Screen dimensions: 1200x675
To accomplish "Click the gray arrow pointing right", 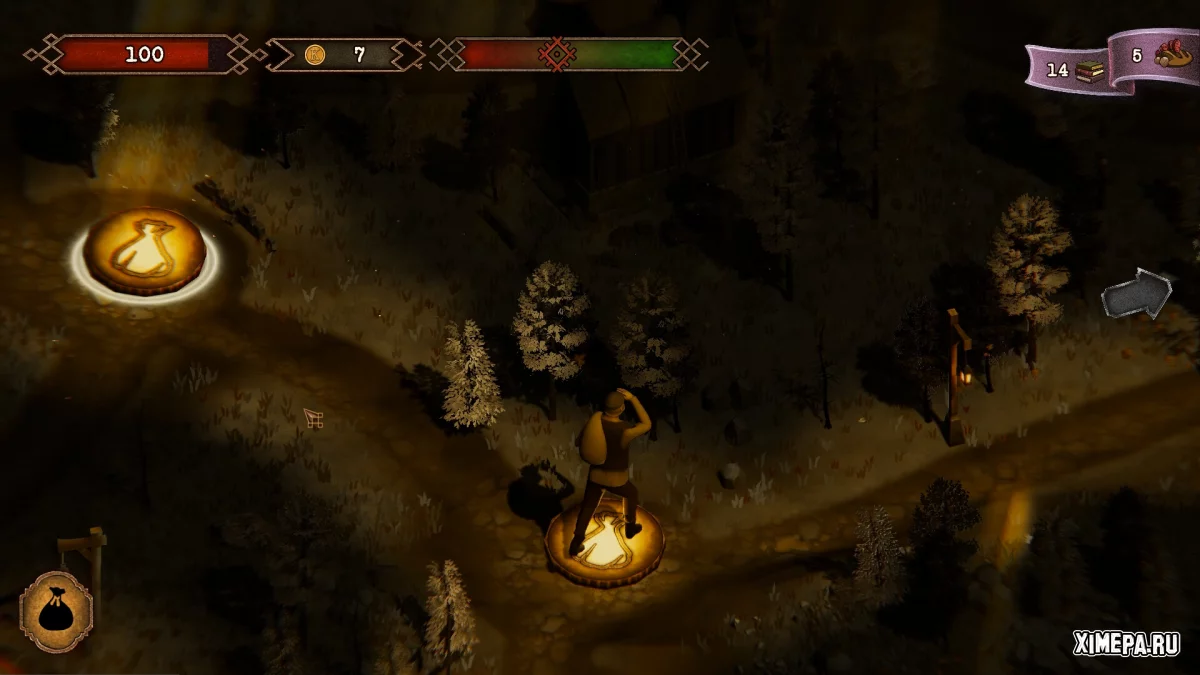I will point(1136,294).
